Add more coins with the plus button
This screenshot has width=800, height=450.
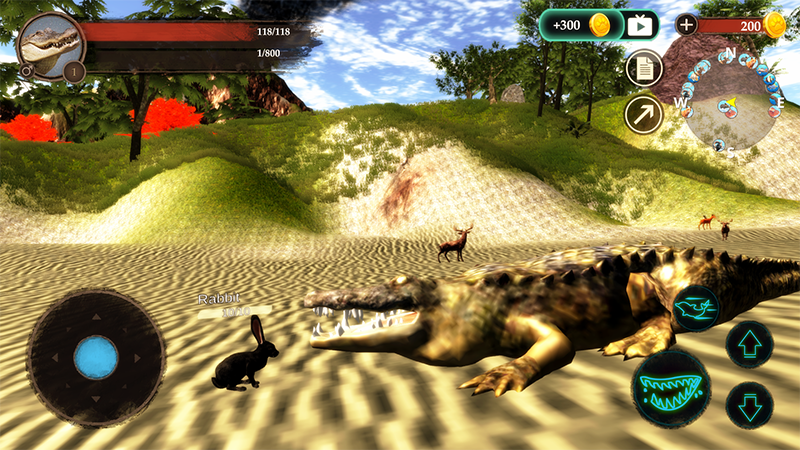click(x=686, y=25)
